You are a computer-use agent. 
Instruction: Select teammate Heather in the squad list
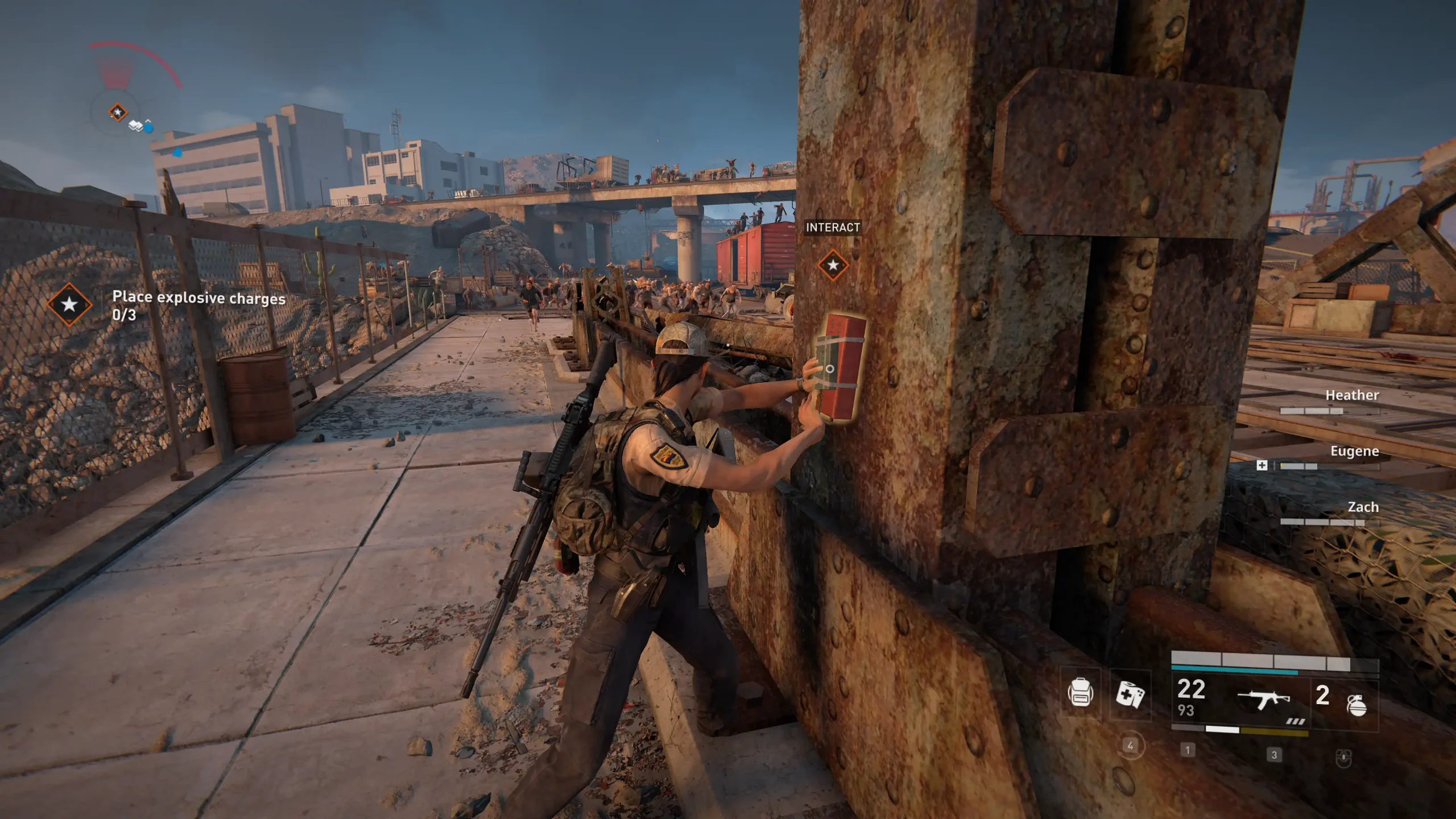click(1351, 395)
